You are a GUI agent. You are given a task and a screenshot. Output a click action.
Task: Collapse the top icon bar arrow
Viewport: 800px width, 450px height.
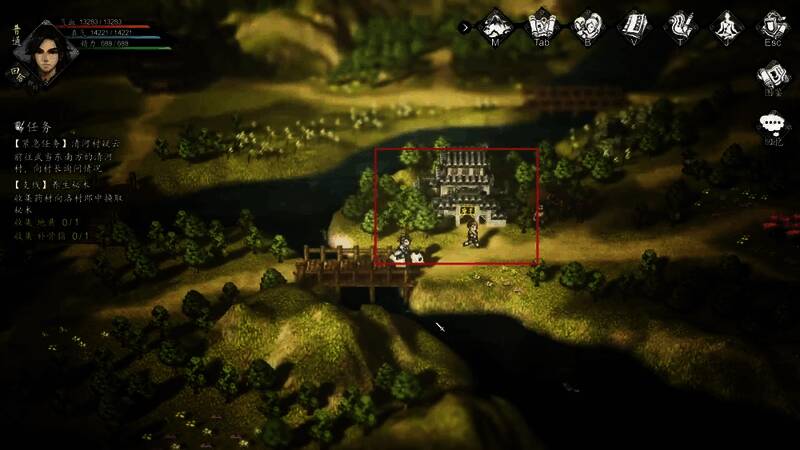pyautogui.click(x=465, y=27)
